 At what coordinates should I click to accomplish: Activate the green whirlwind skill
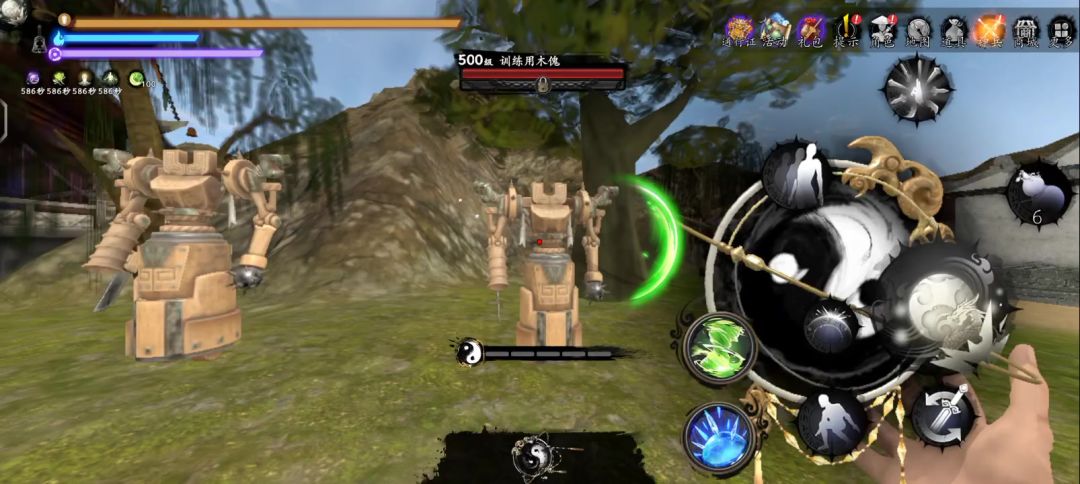(720, 347)
